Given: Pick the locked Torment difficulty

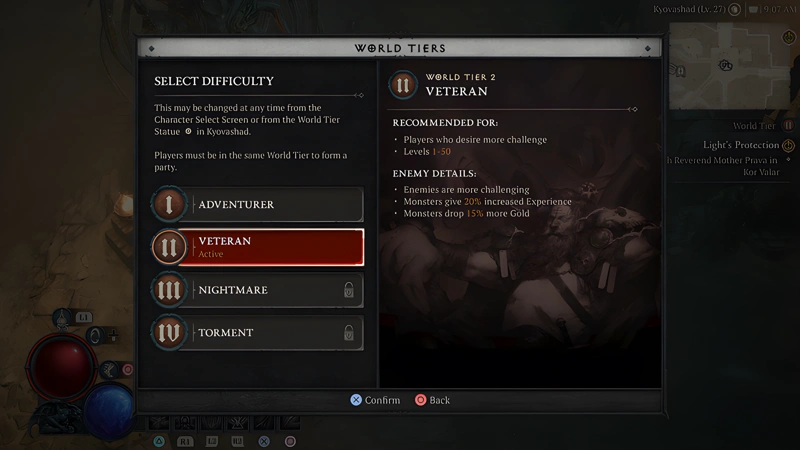Looking at the screenshot, I should 258,333.
